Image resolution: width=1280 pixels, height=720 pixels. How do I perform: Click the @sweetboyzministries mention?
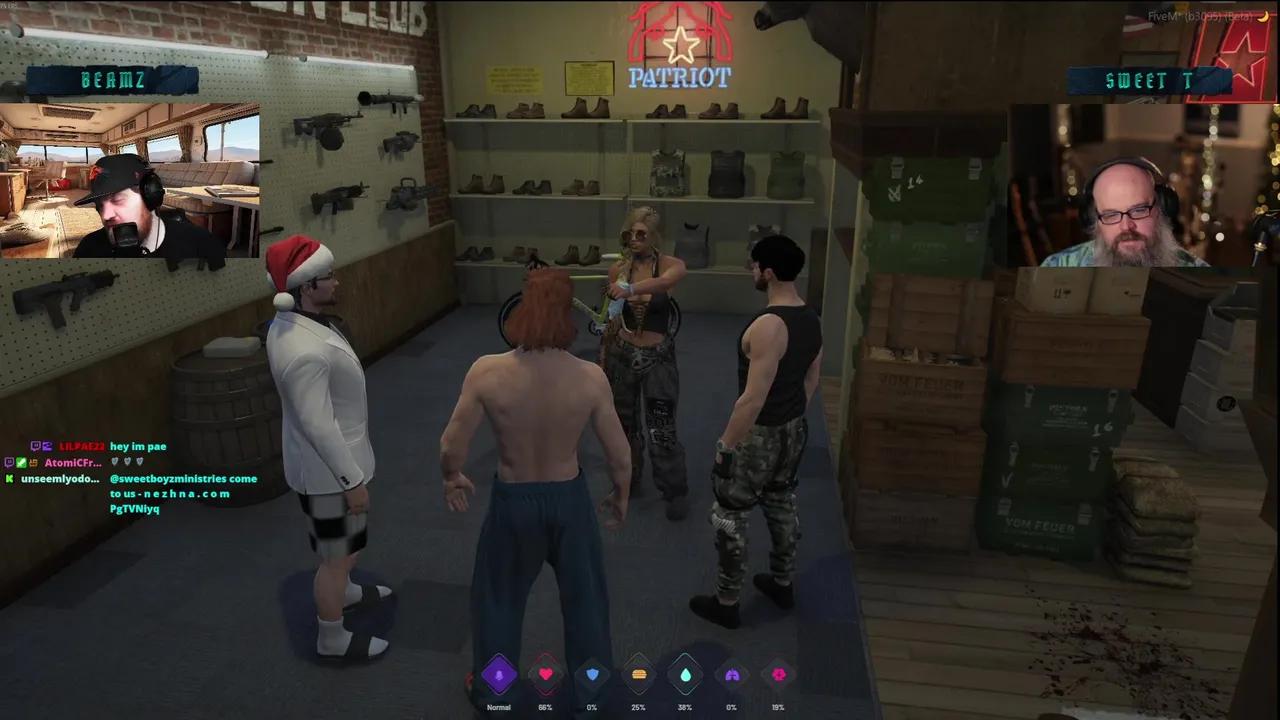coord(160,479)
